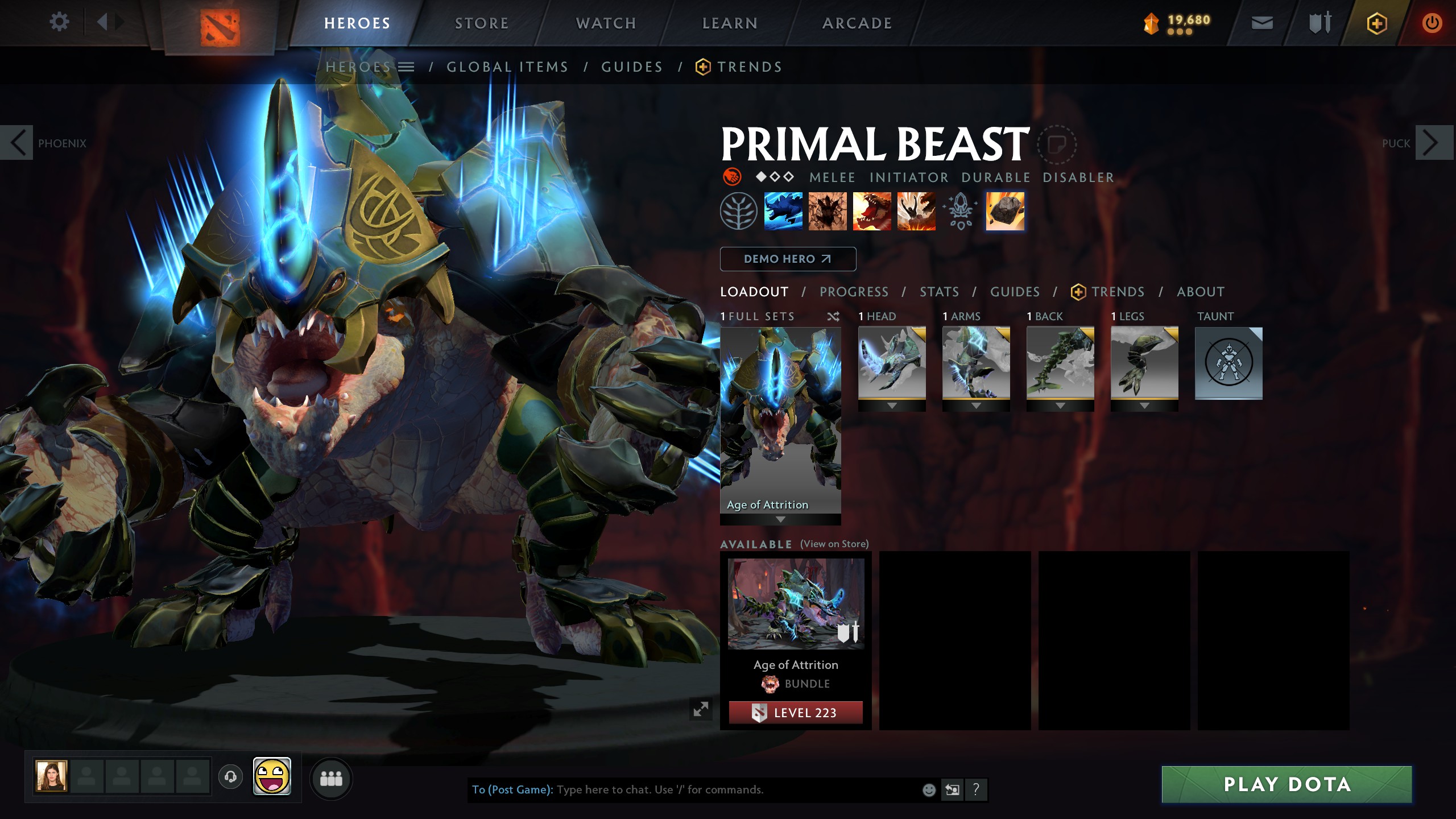The height and width of the screenshot is (819, 1456).
Task: Select the Age of Attrition full set slot
Action: 780,421
